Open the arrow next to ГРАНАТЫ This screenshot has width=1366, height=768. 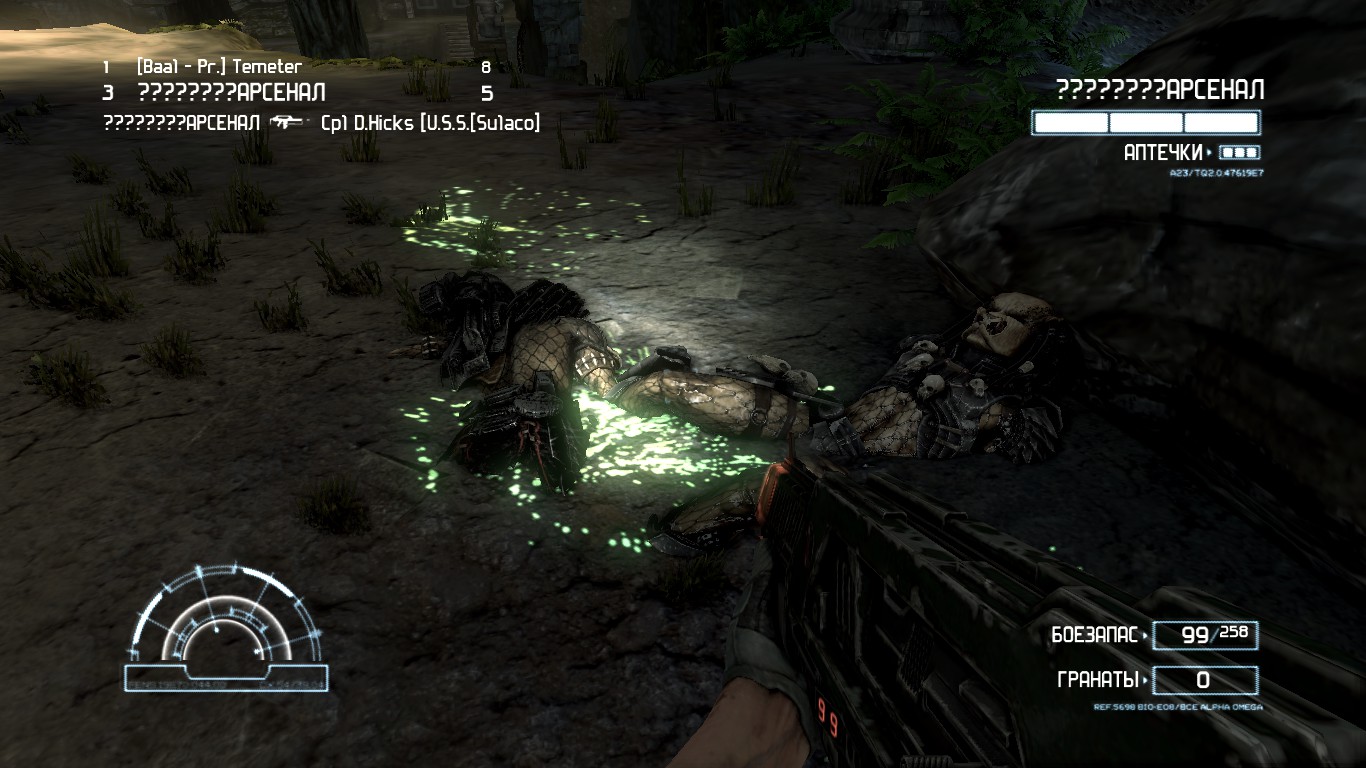click(x=1146, y=679)
